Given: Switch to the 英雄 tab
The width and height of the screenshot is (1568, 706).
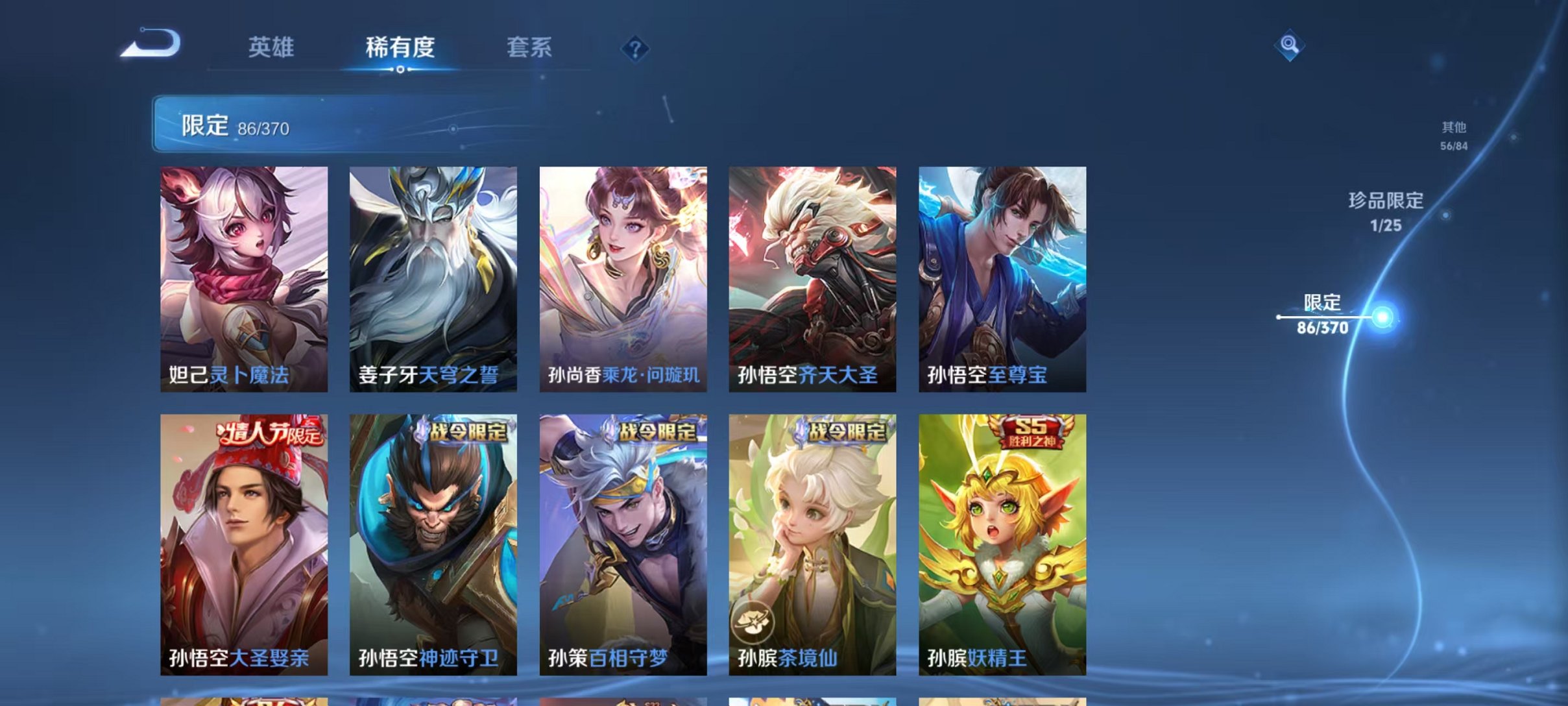Looking at the screenshot, I should coord(271,47).
